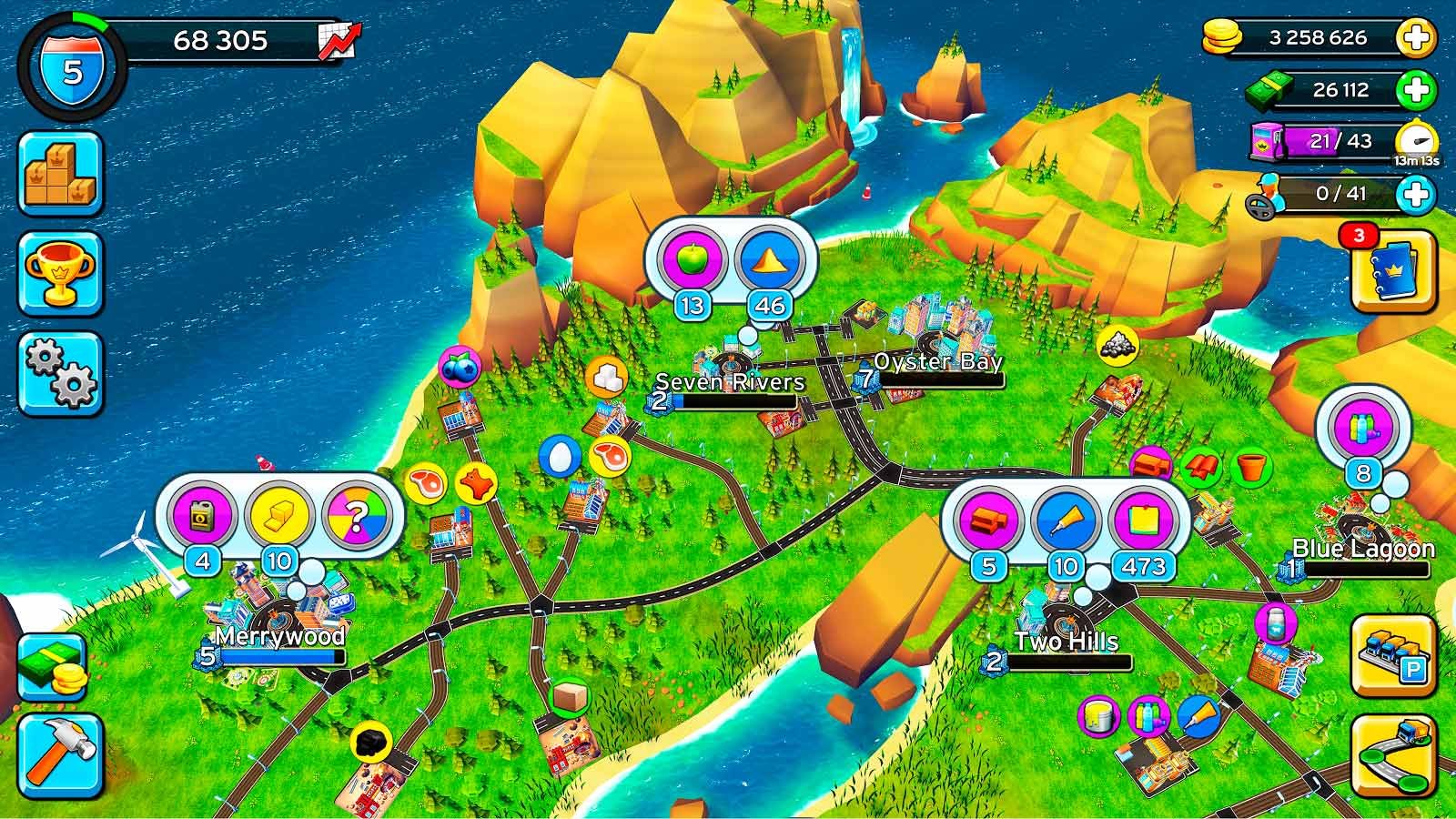
Task: Add more green cash with plus
Action: click(x=1416, y=90)
